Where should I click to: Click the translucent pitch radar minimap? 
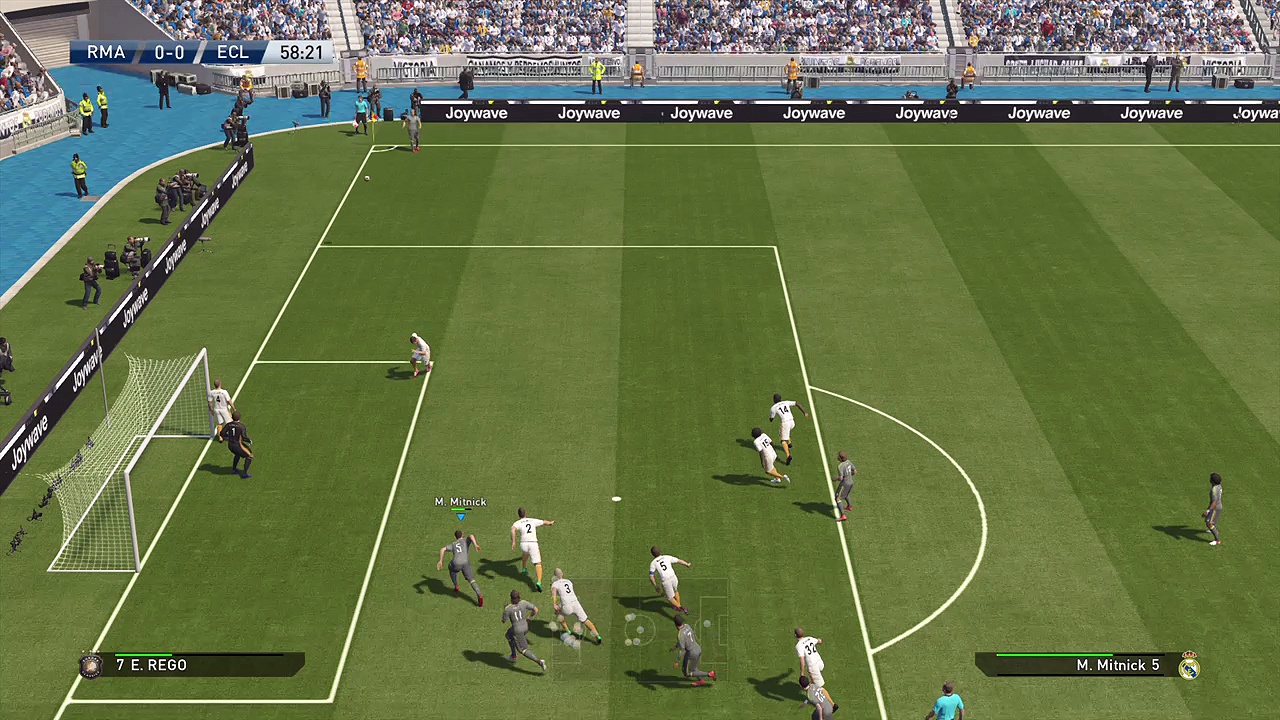pos(640,630)
